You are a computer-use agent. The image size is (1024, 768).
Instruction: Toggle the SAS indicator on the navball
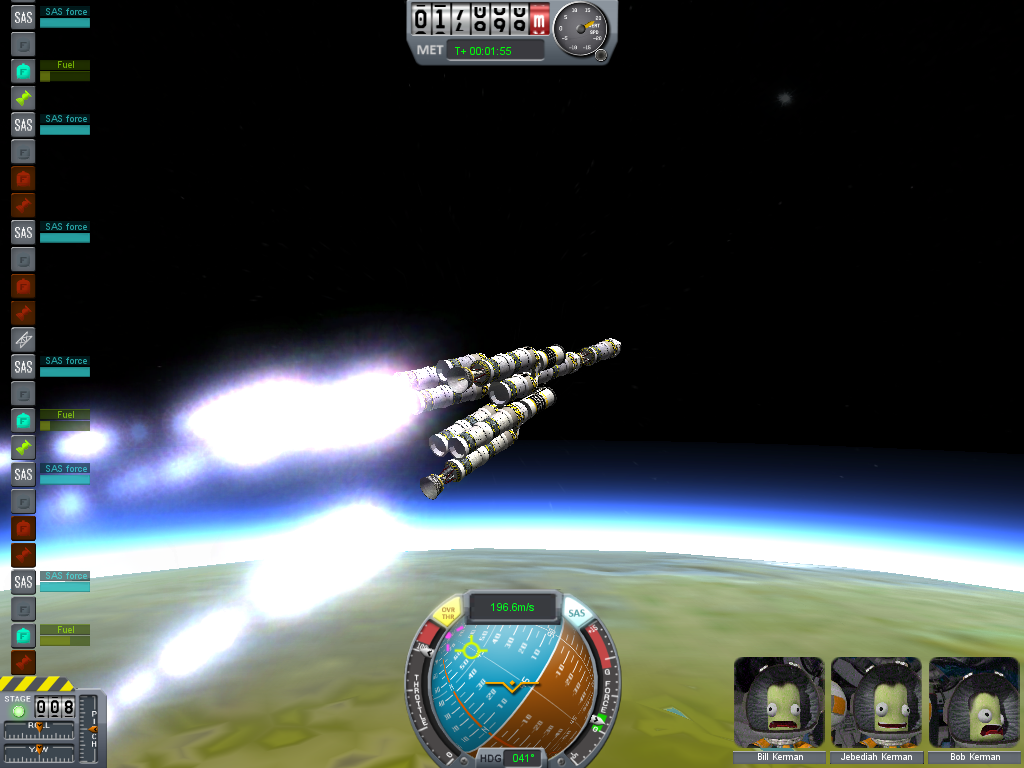[x=576, y=613]
